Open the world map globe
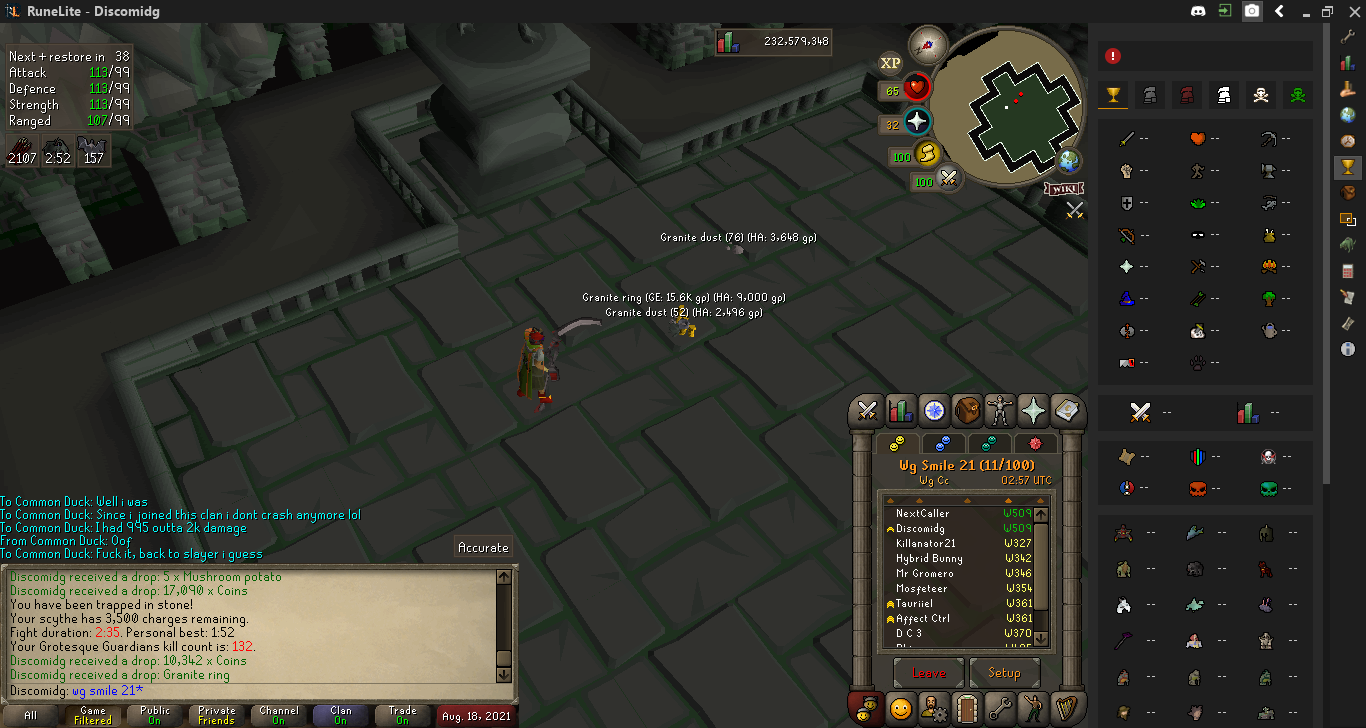This screenshot has height=728, width=1366. pyautogui.click(x=1069, y=161)
